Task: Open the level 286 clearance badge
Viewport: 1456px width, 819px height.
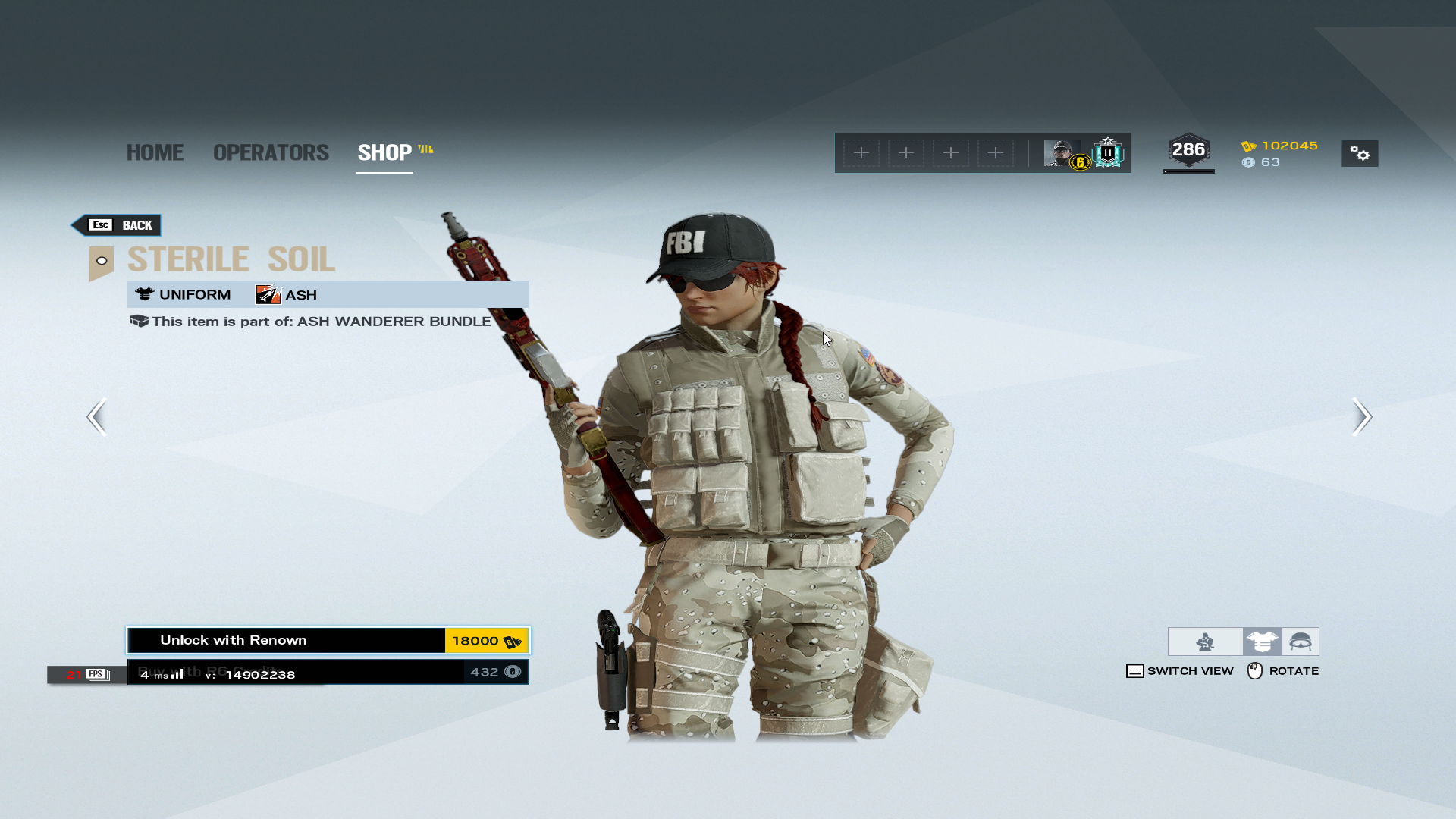Action: (x=1188, y=151)
